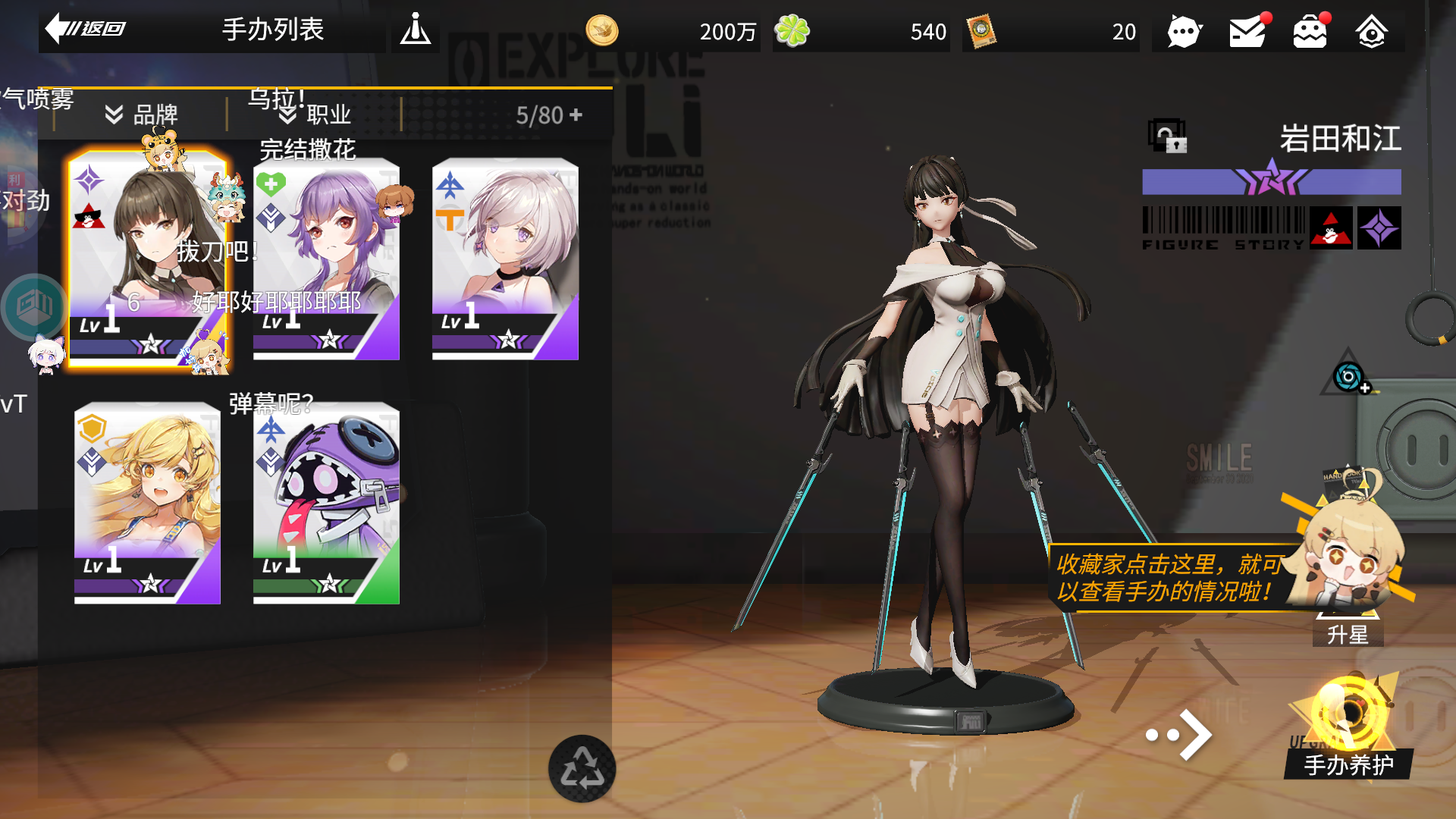Select the 手办列表 header tab
This screenshot has width=1456, height=819.
[x=272, y=30]
